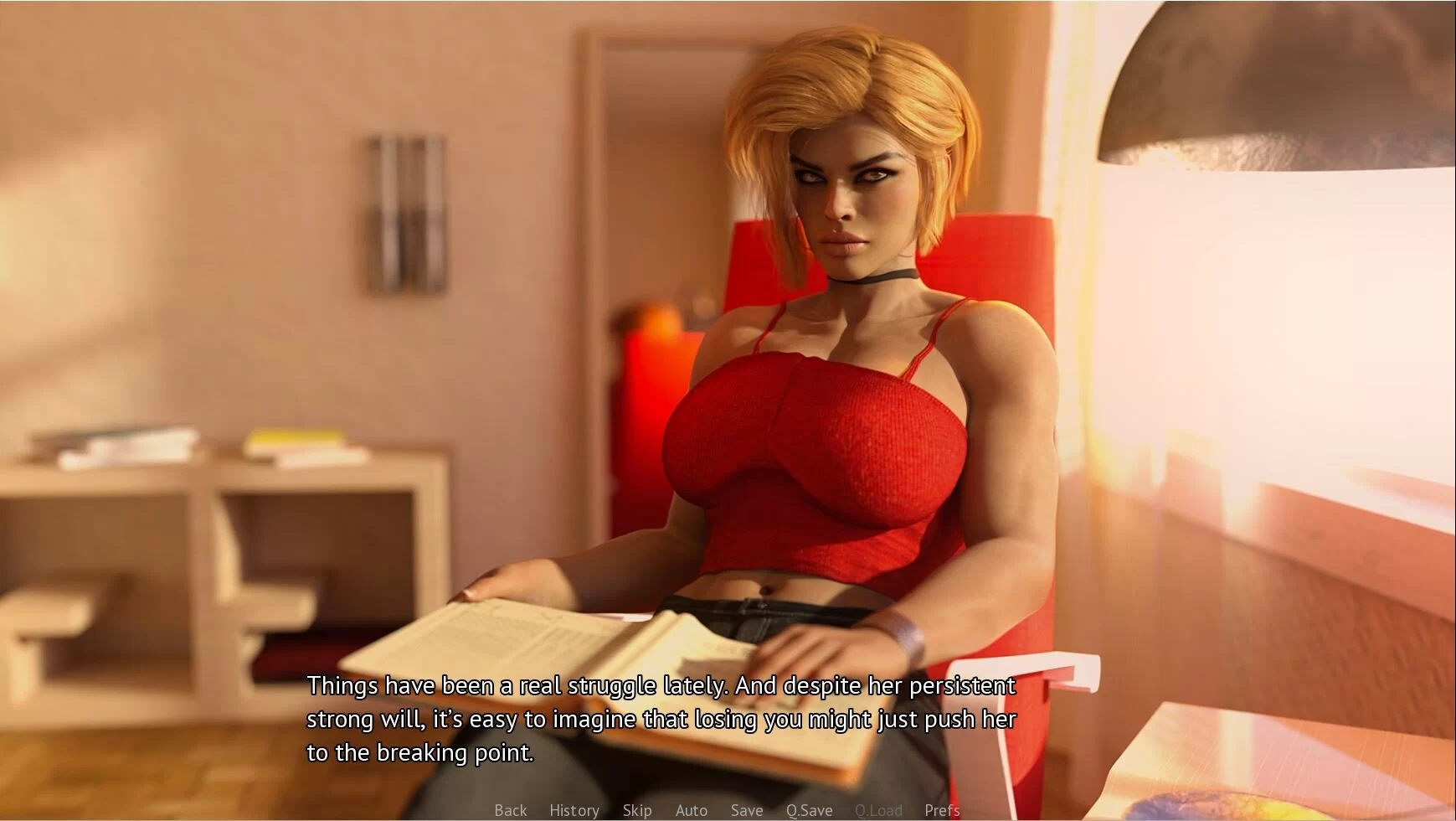The width and height of the screenshot is (1456, 821).
Task: Open the History log
Action: coord(574,810)
